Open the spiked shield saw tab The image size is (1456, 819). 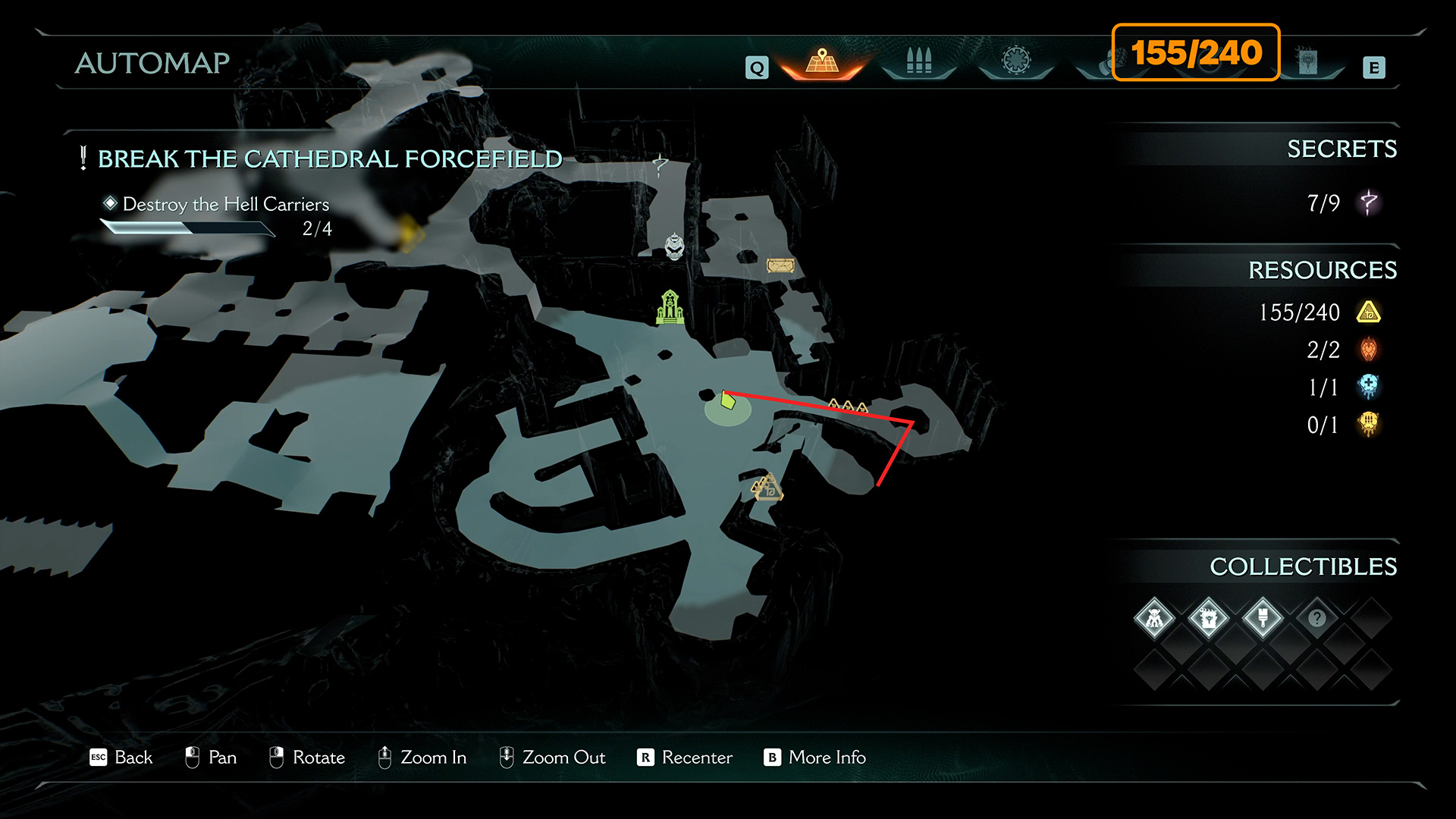point(1016,61)
